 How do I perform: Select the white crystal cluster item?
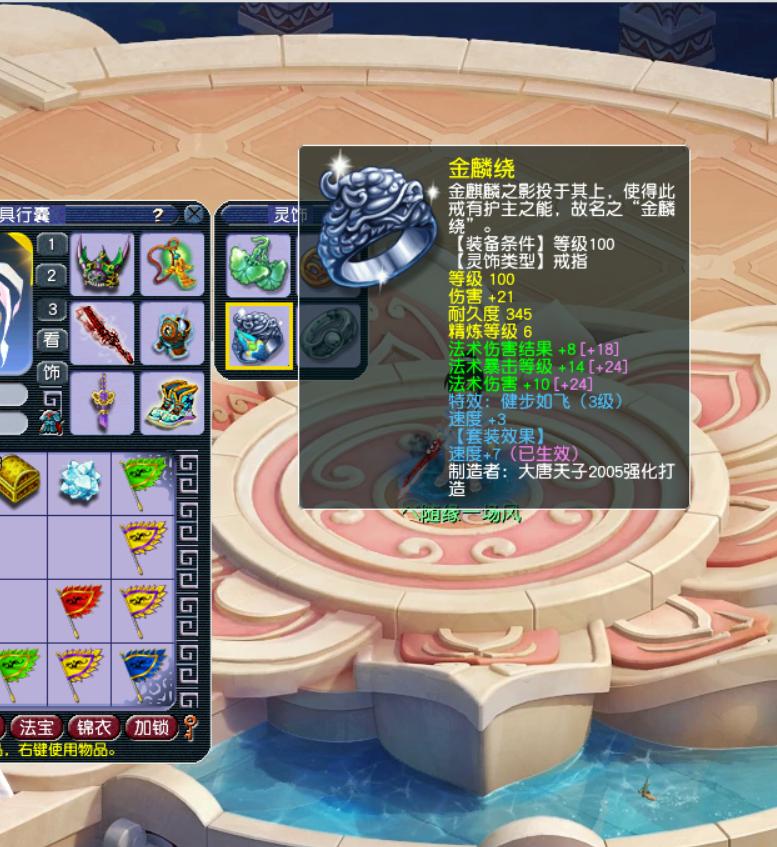80,481
